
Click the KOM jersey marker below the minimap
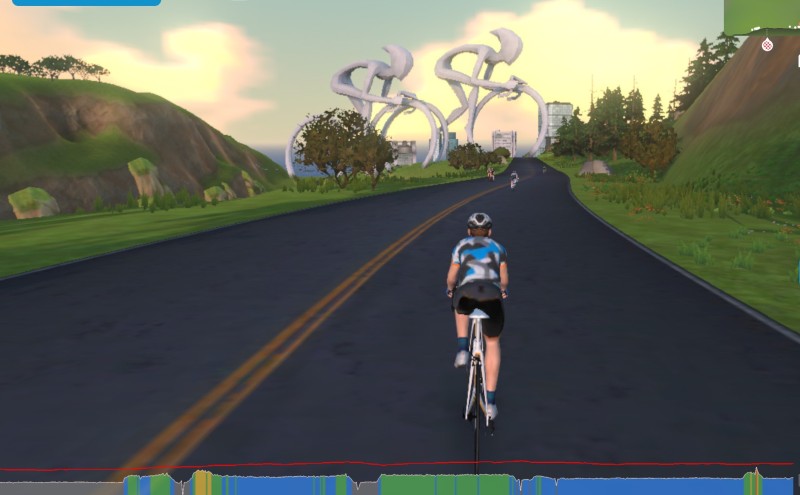coord(767,45)
